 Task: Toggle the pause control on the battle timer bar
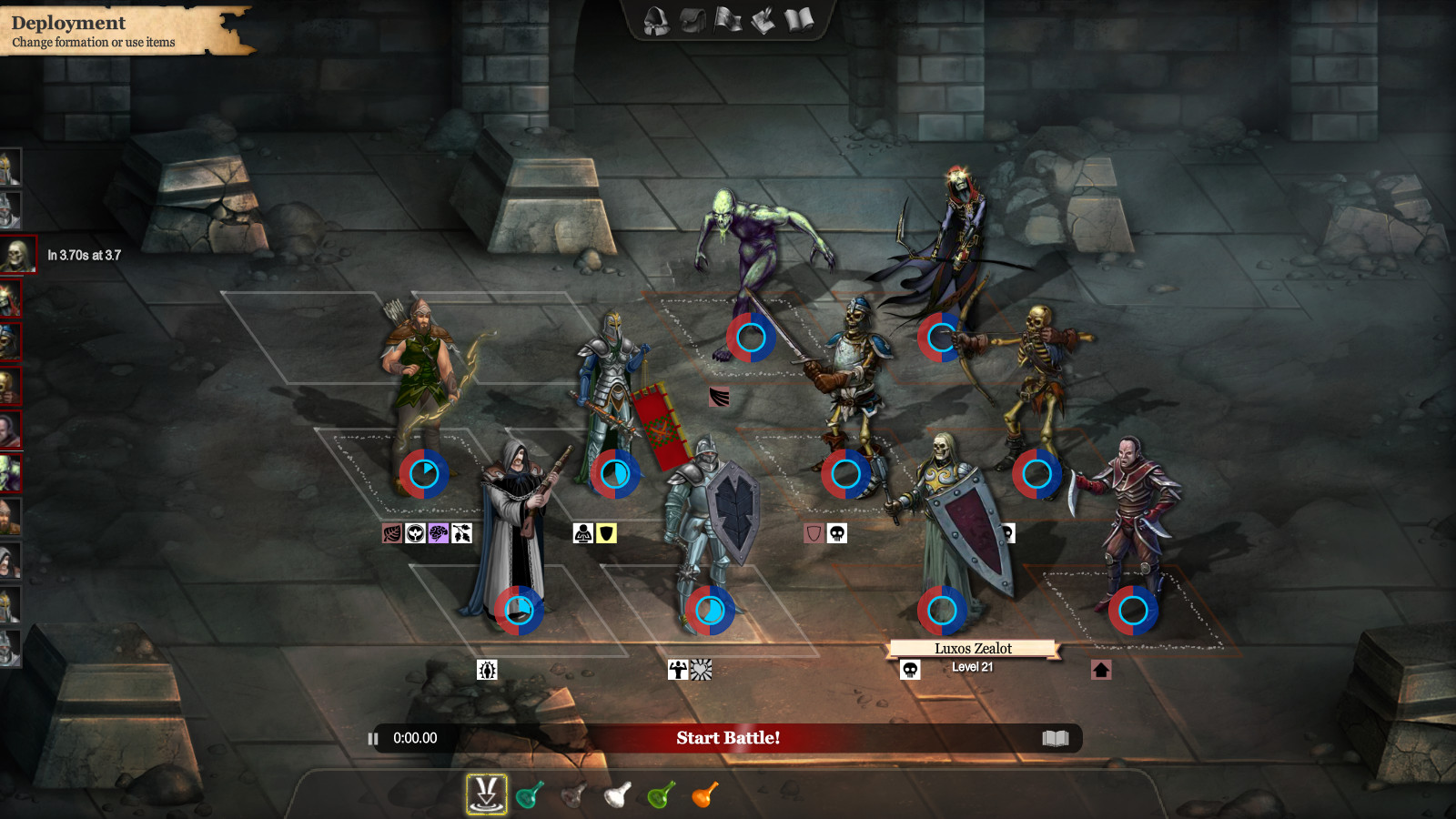pyautogui.click(x=372, y=739)
